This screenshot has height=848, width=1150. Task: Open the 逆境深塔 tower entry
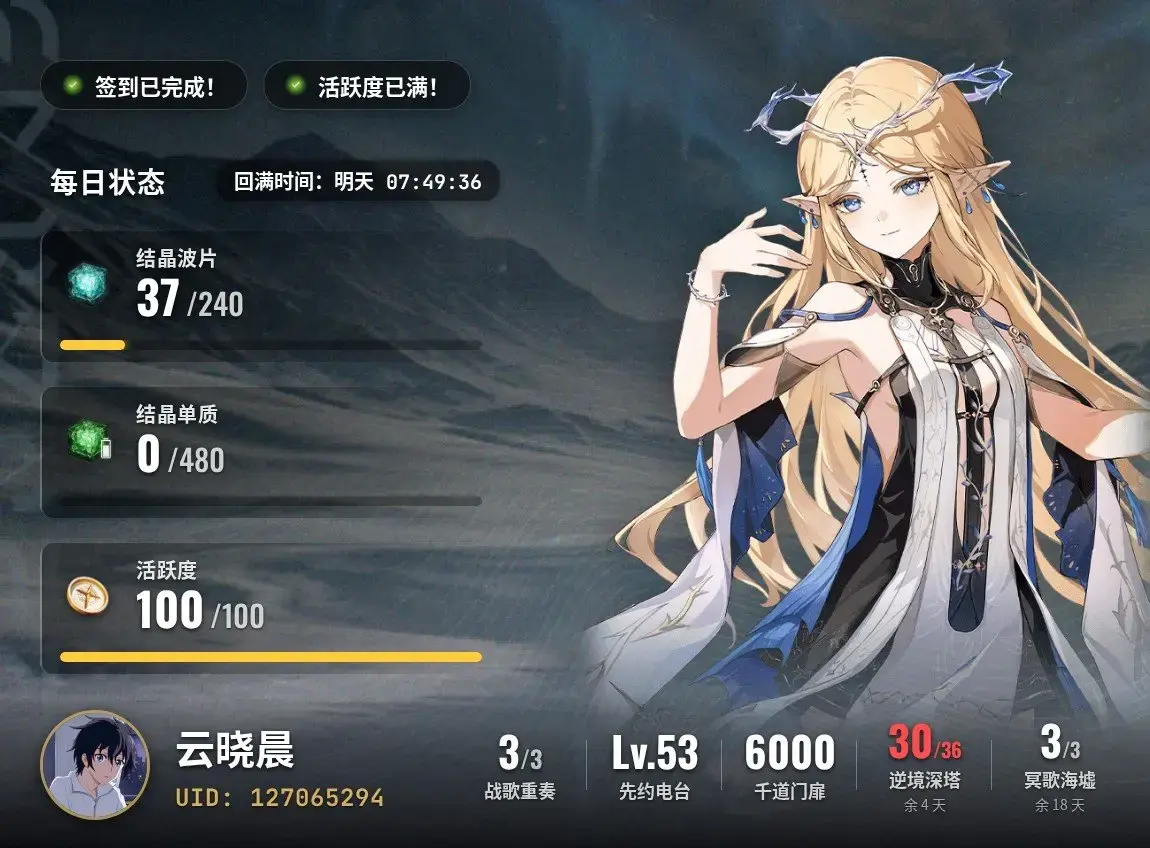pos(924,768)
